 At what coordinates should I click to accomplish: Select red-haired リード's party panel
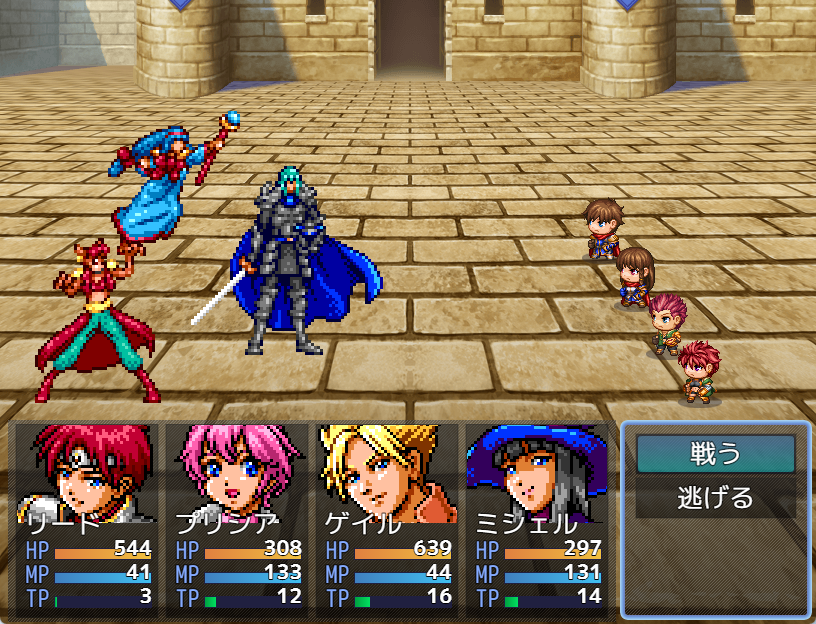click(x=86, y=518)
